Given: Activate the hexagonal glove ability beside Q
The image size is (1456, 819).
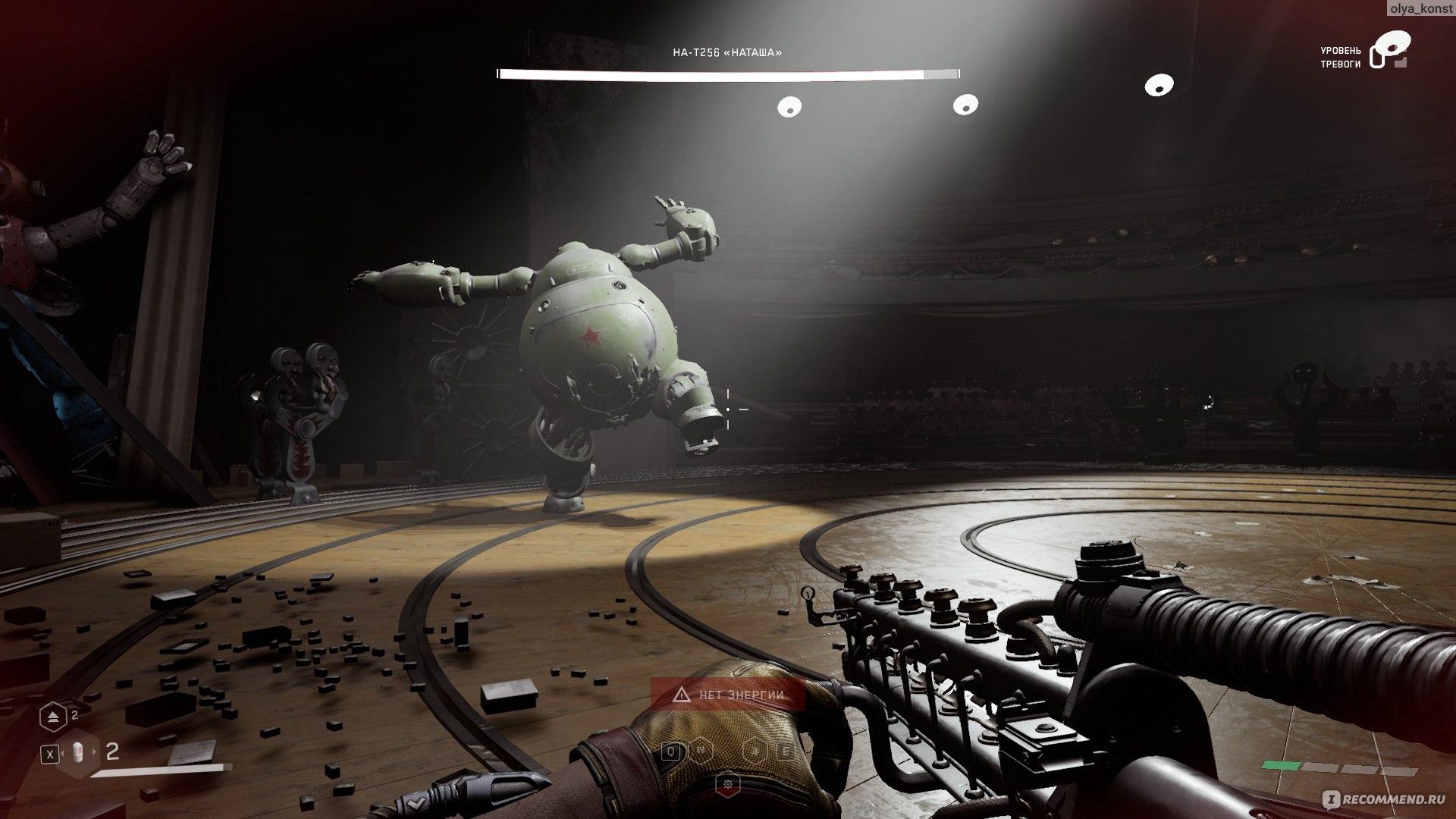Looking at the screenshot, I should point(703,752).
